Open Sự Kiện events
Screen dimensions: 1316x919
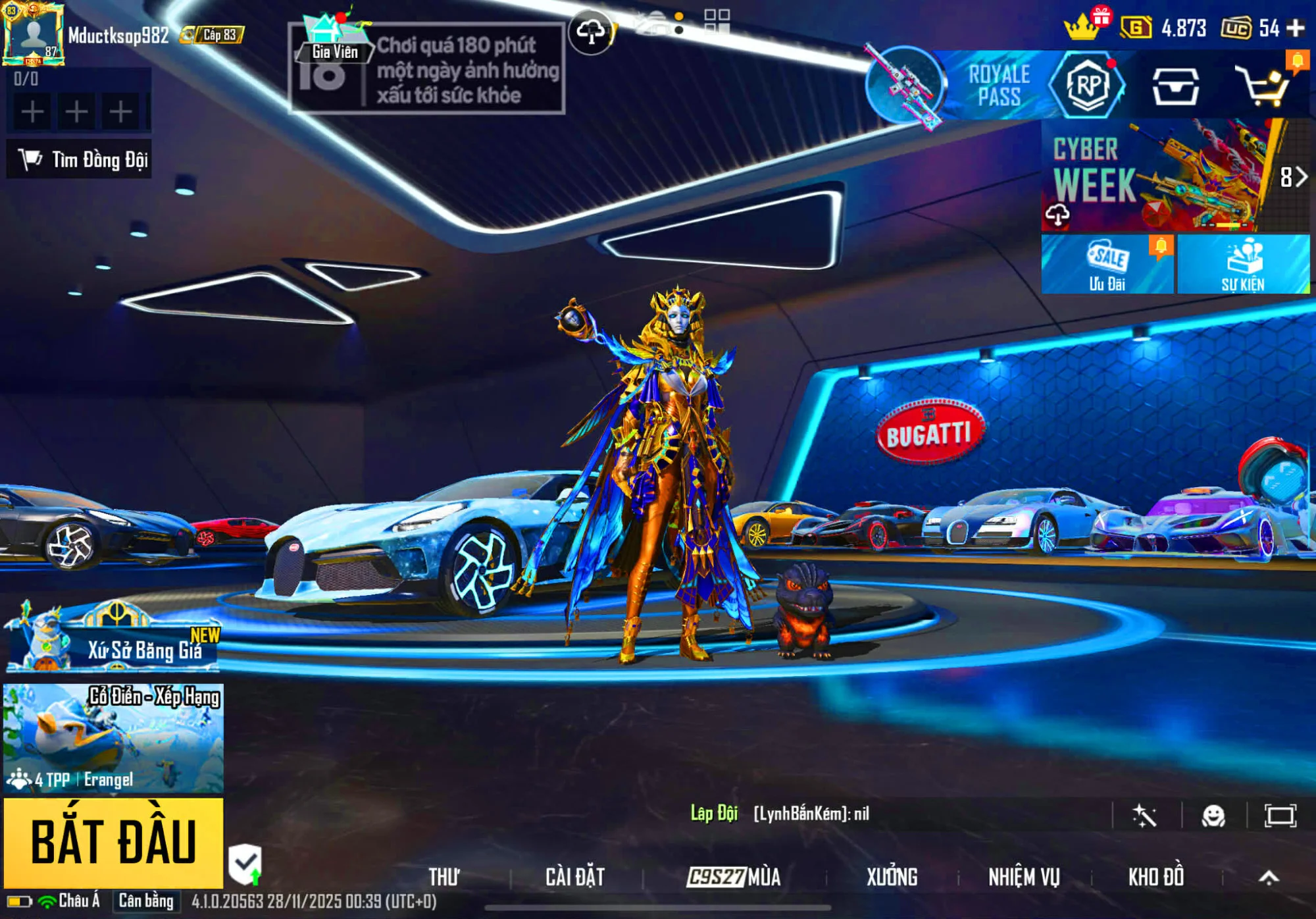[1243, 265]
